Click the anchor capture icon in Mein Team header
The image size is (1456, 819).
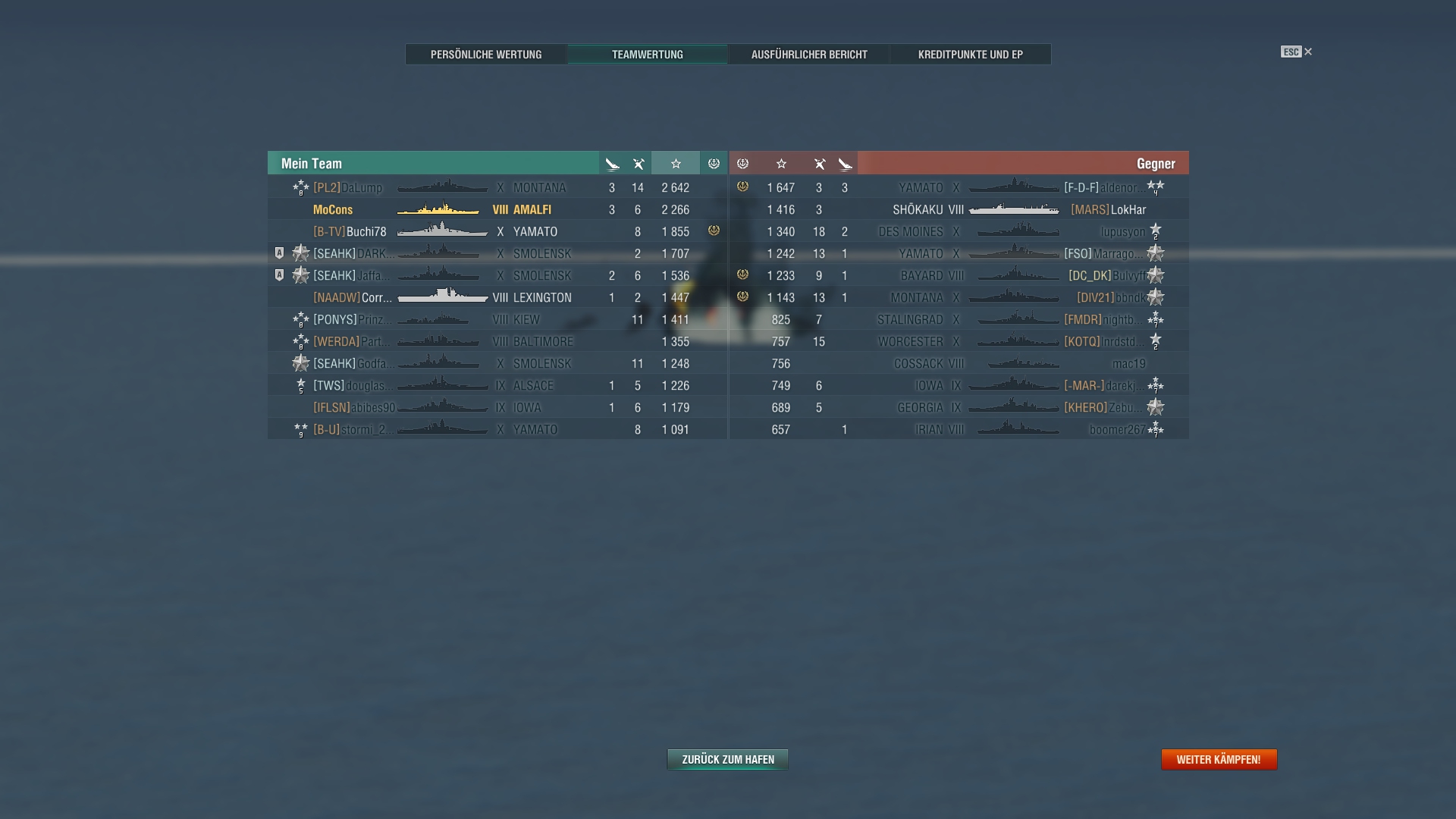point(713,163)
